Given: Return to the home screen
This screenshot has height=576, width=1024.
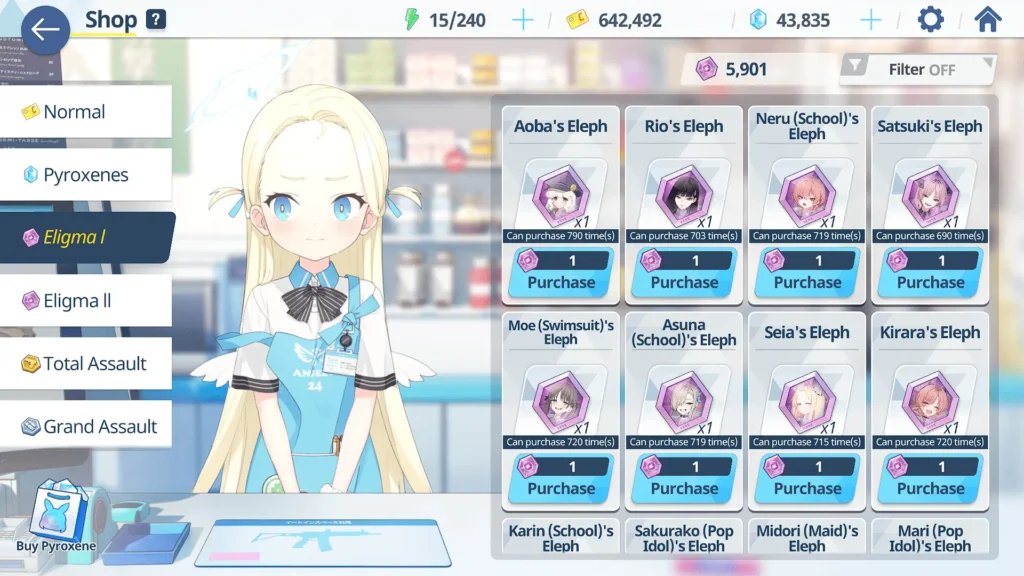Looking at the screenshot, I should pyautogui.click(x=987, y=20).
